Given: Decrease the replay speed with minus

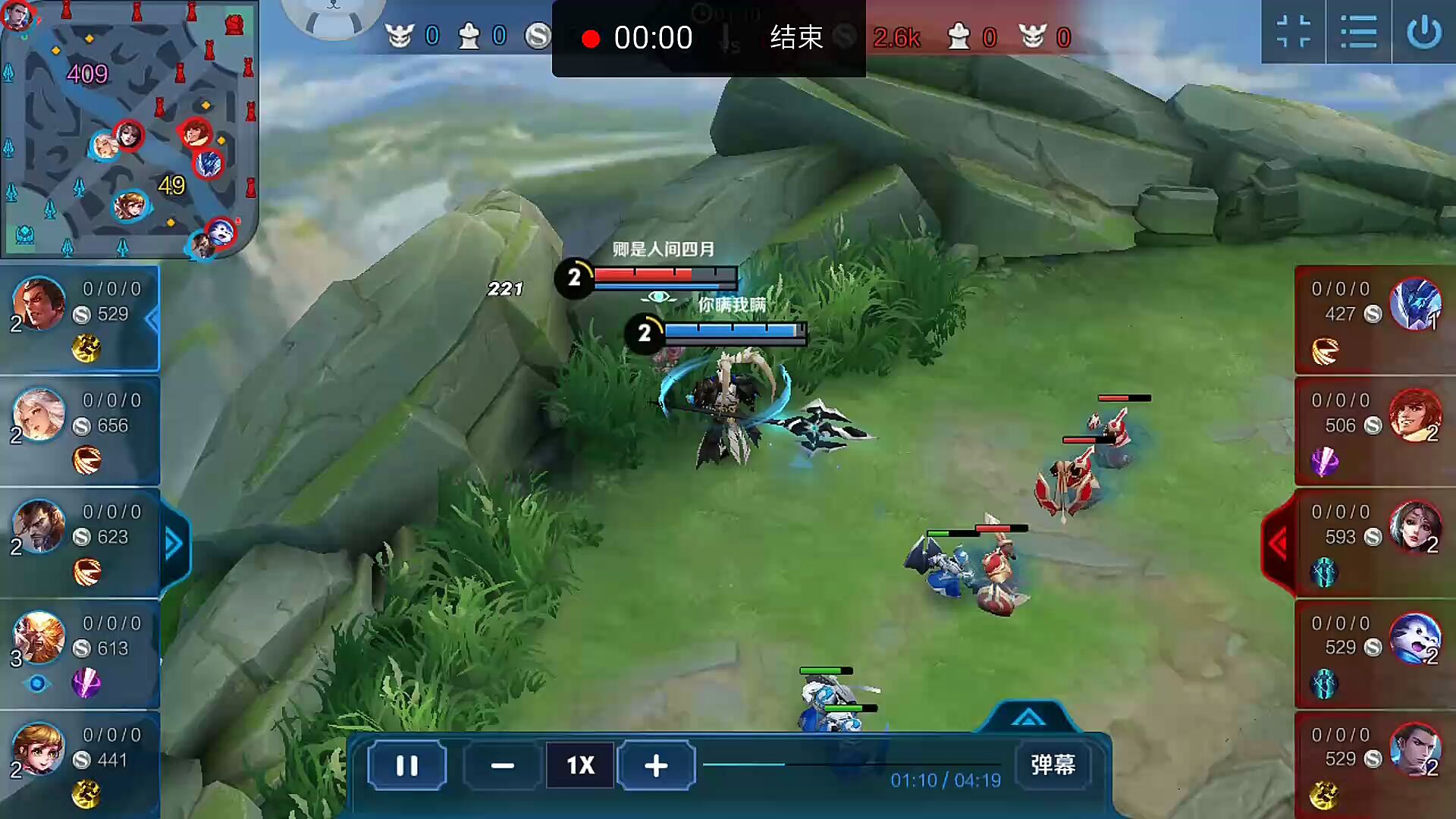Looking at the screenshot, I should [x=502, y=765].
